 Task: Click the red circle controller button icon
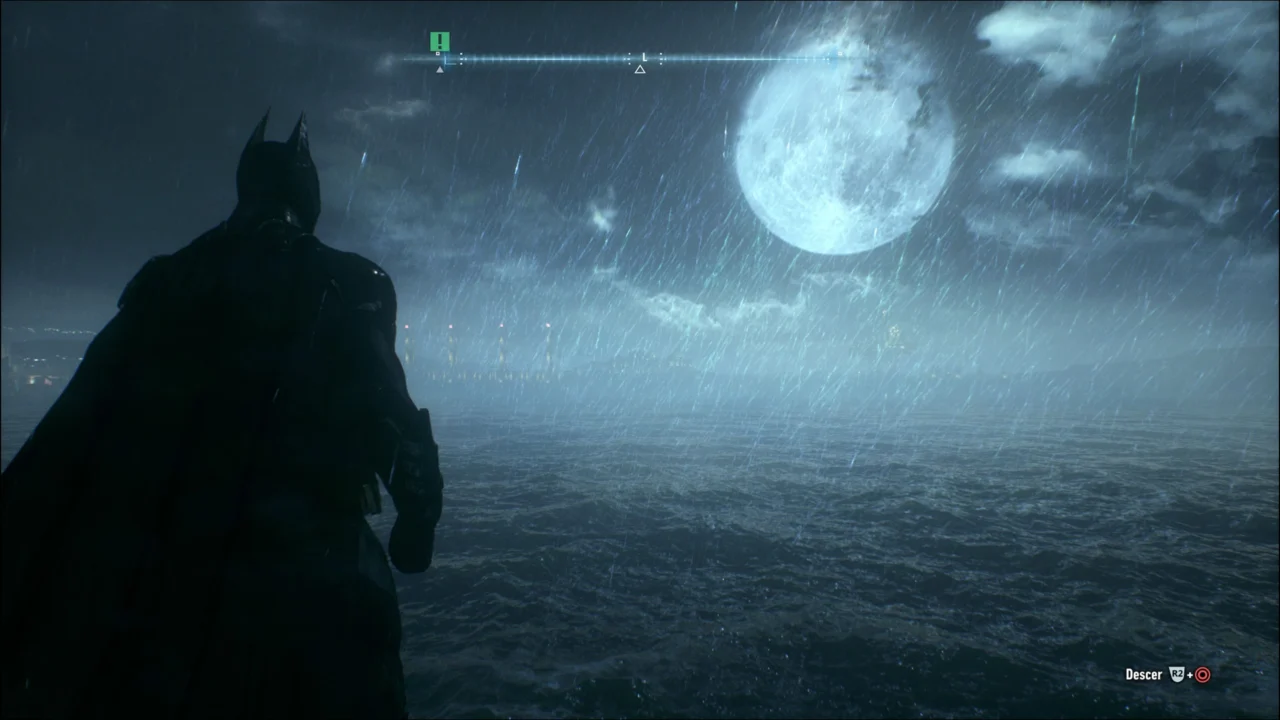coord(1203,674)
